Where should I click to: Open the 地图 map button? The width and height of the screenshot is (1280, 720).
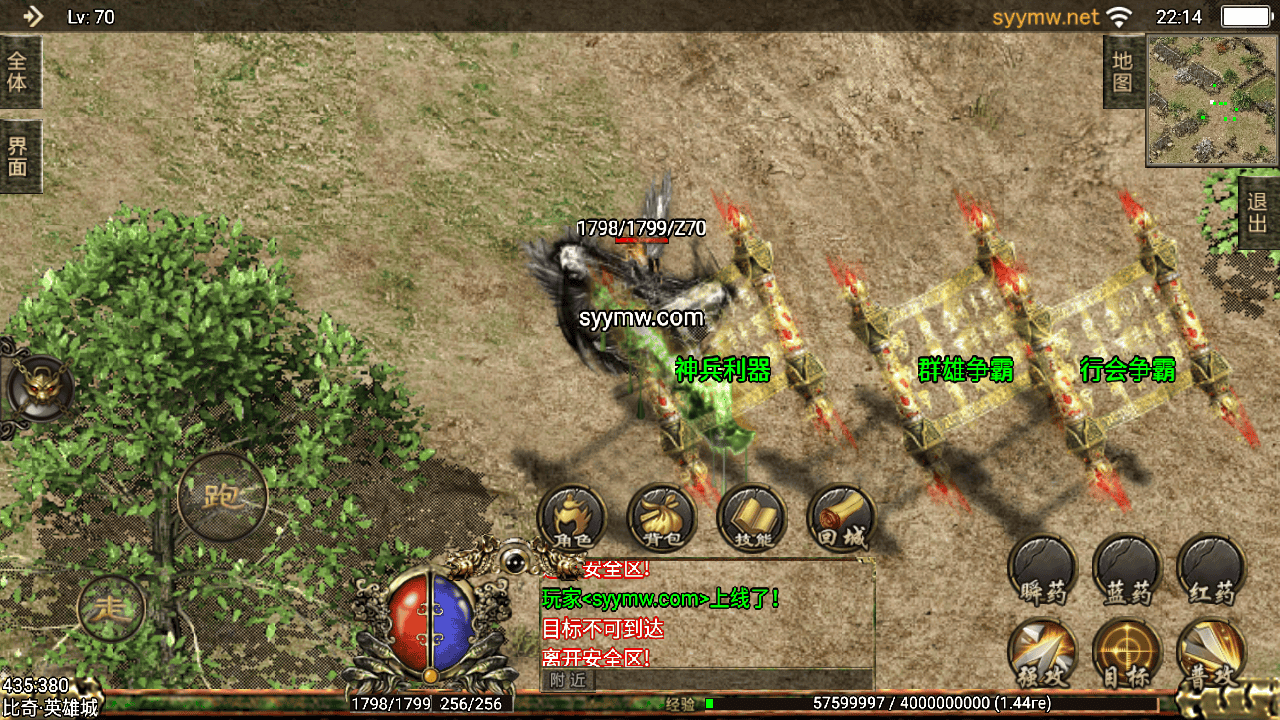pyautogui.click(x=1123, y=72)
